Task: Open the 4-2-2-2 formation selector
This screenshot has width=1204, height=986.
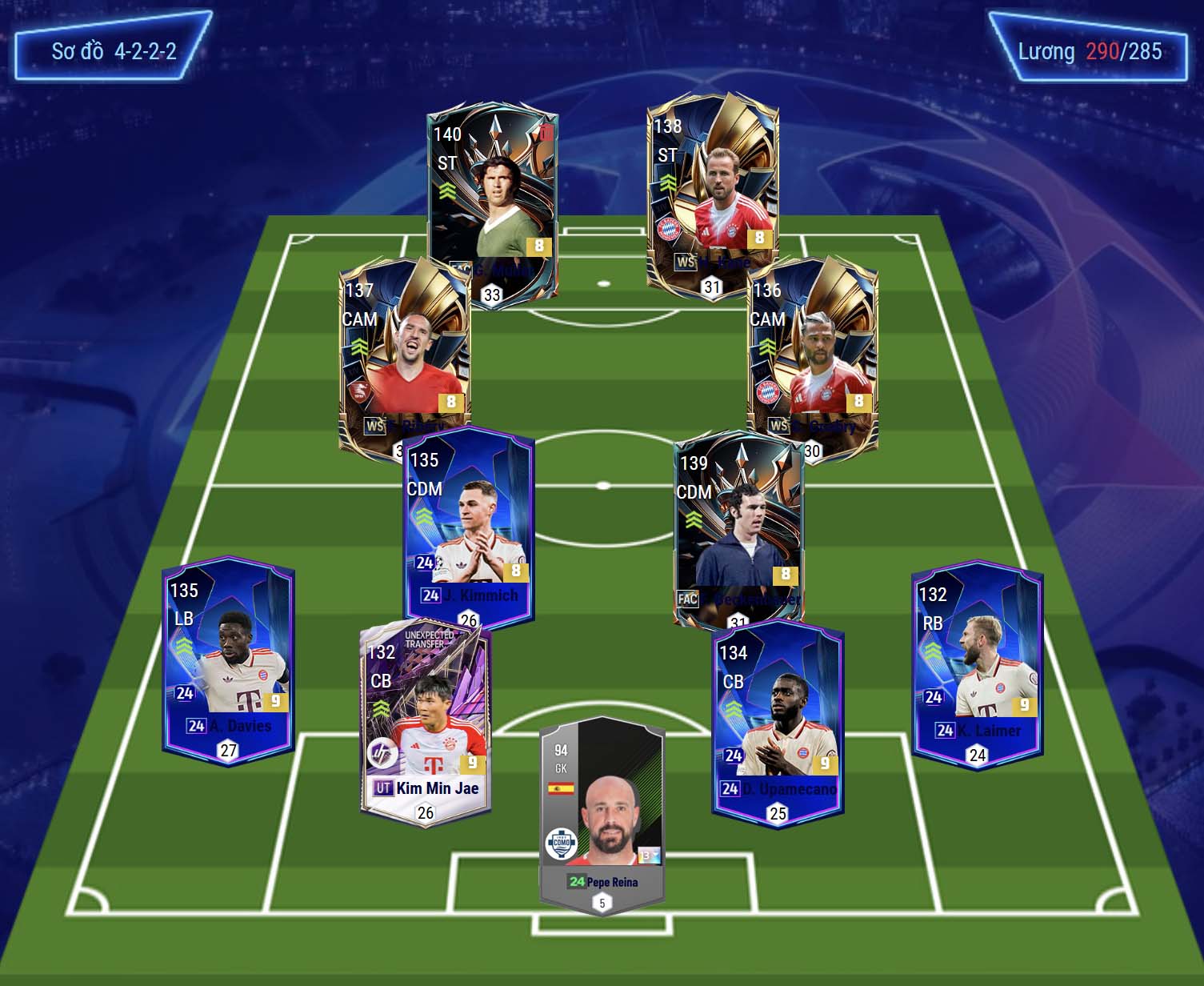Action: tap(114, 52)
